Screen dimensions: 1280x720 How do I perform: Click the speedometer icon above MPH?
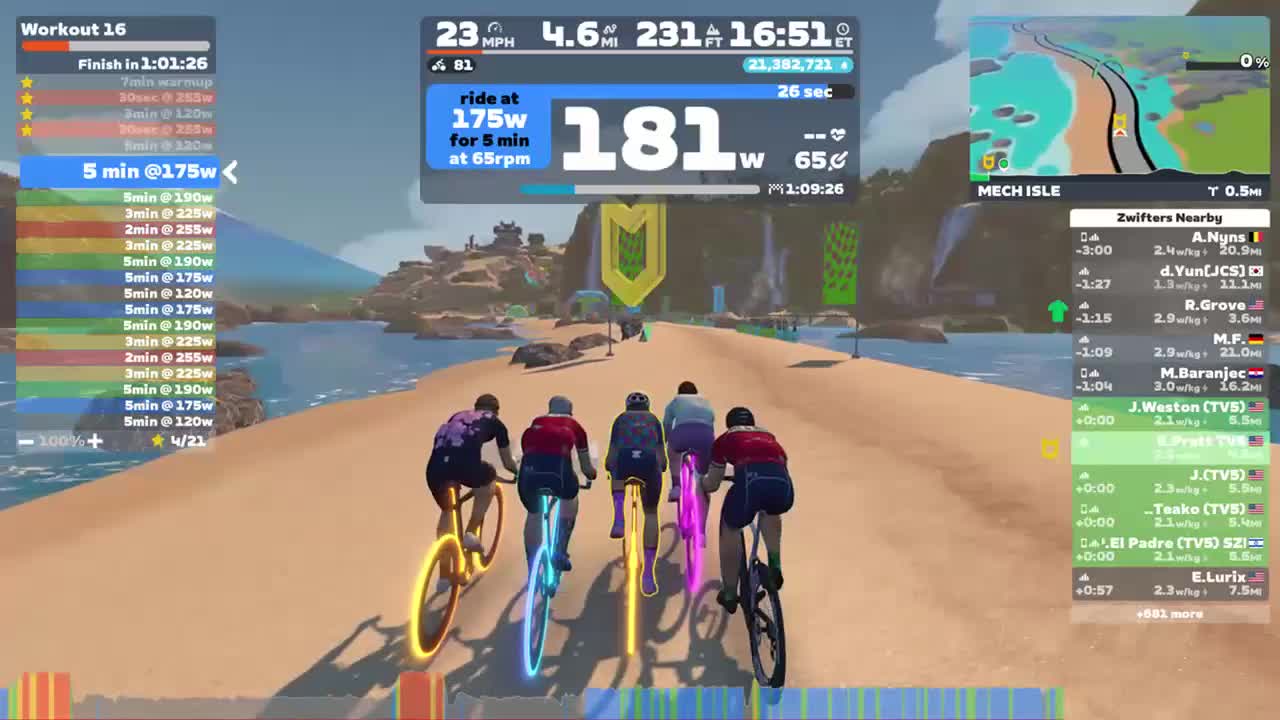click(493, 28)
